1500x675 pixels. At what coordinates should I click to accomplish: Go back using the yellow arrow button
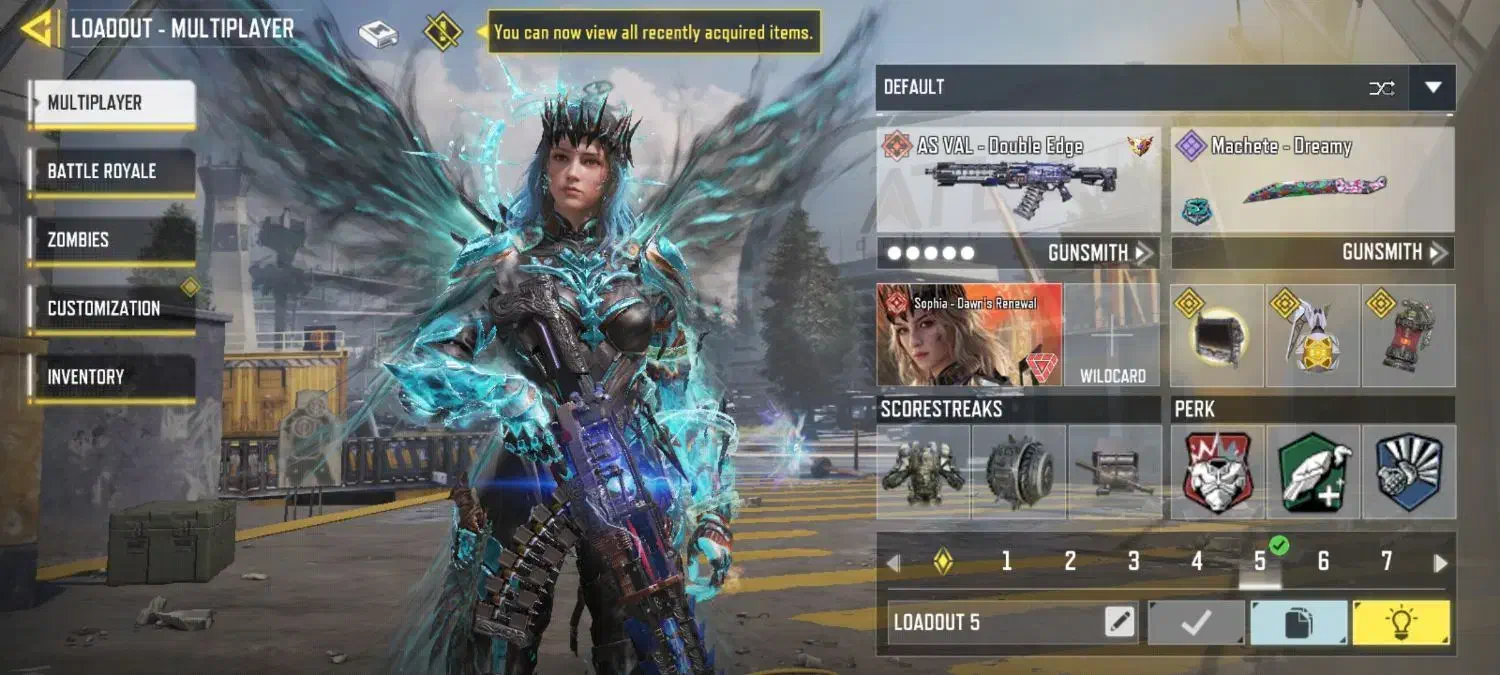(x=36, y=29)
